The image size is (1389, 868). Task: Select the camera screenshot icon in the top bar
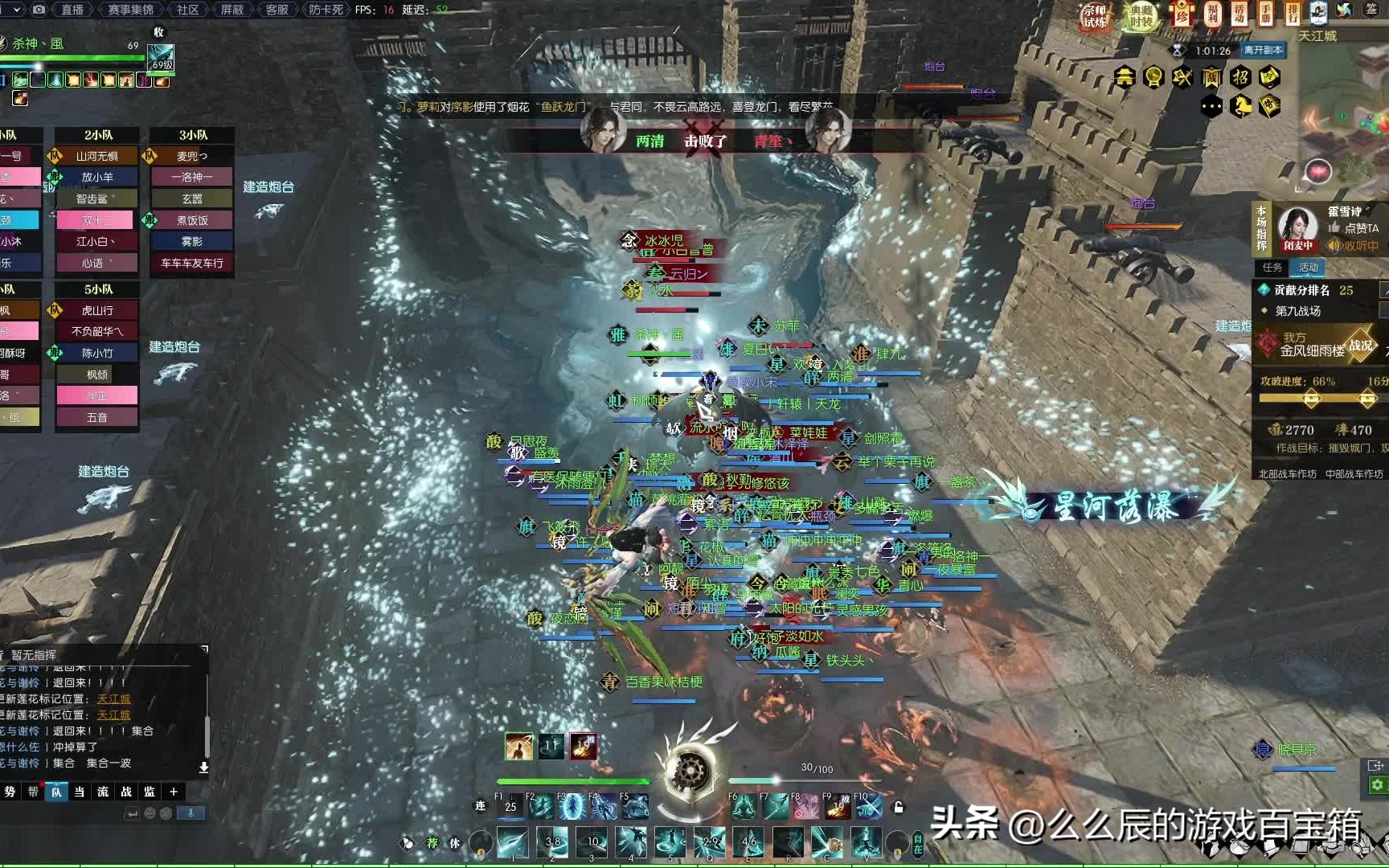coord(39,10)
